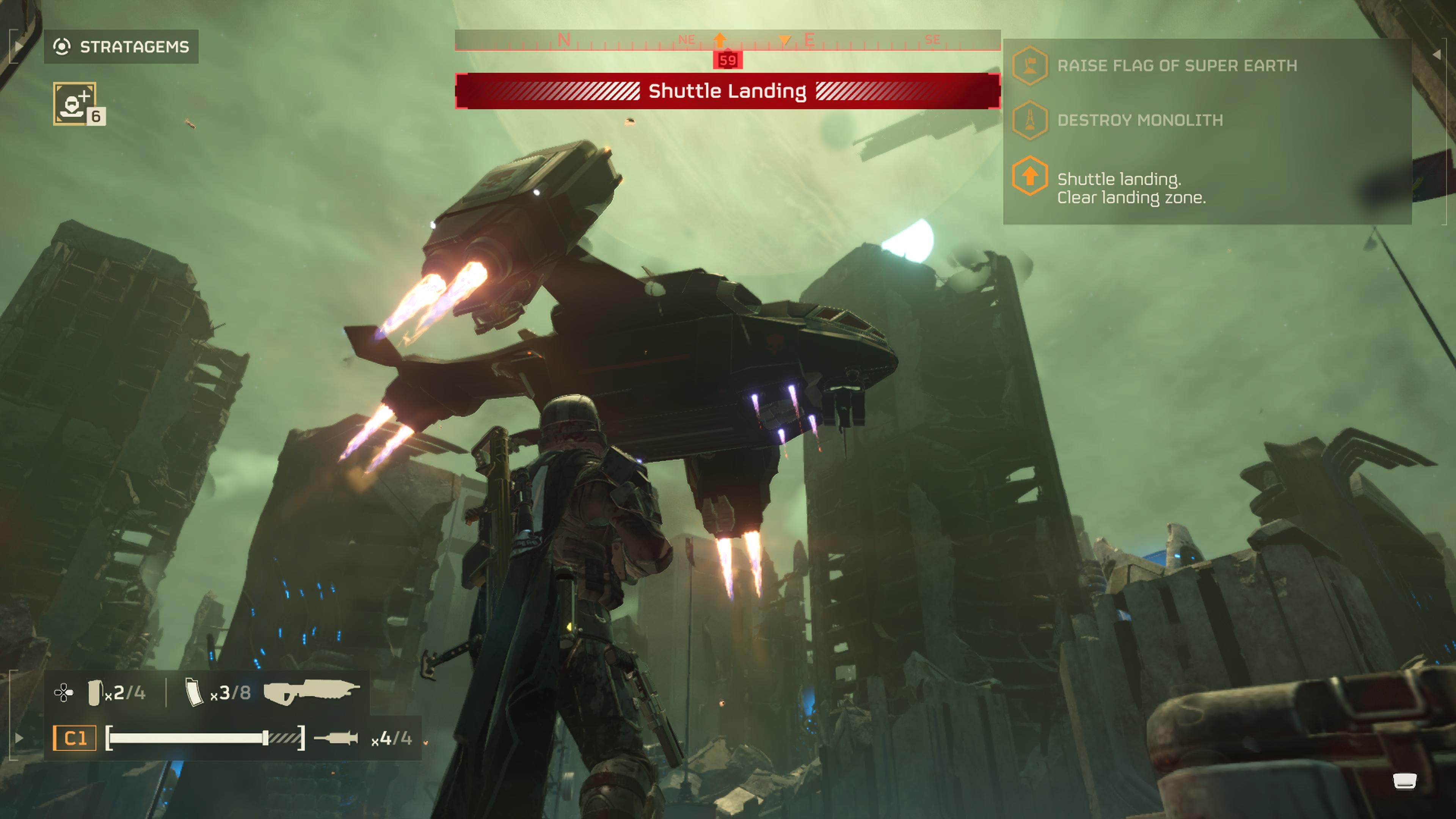Select the Reinforce stratagem icon
1456x819 pixels.
click(75, 104)
